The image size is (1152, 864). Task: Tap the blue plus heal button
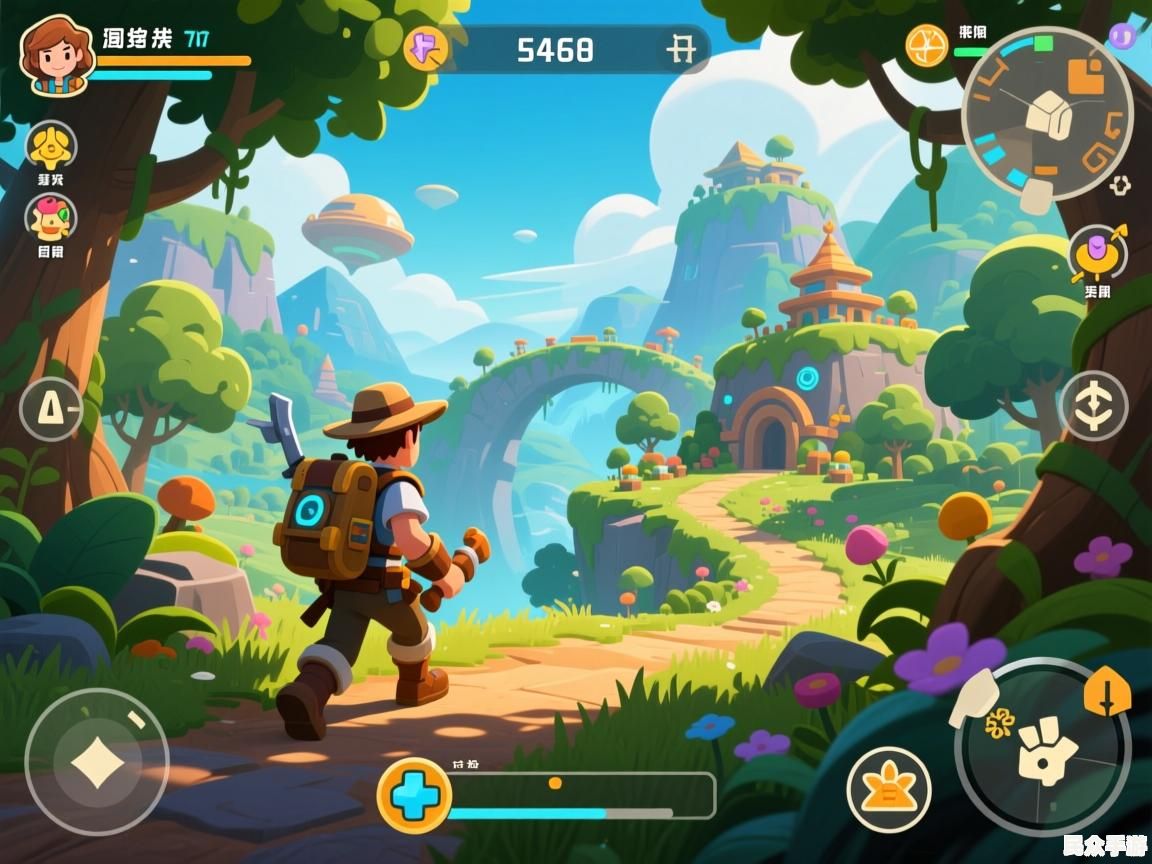pyautogui.click(x=413, y=795)
